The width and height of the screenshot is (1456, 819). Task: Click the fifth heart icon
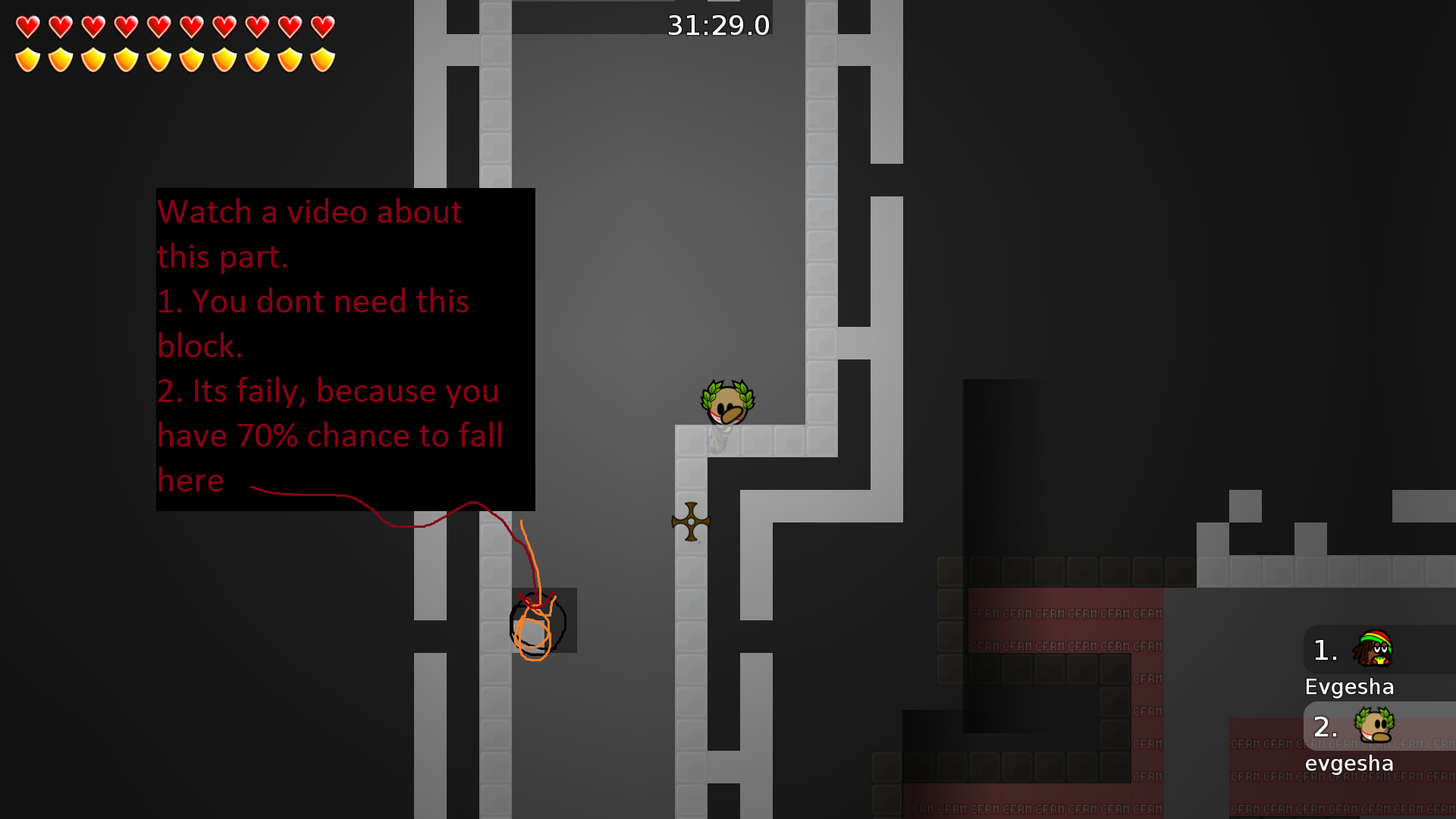tap(160, 27)
